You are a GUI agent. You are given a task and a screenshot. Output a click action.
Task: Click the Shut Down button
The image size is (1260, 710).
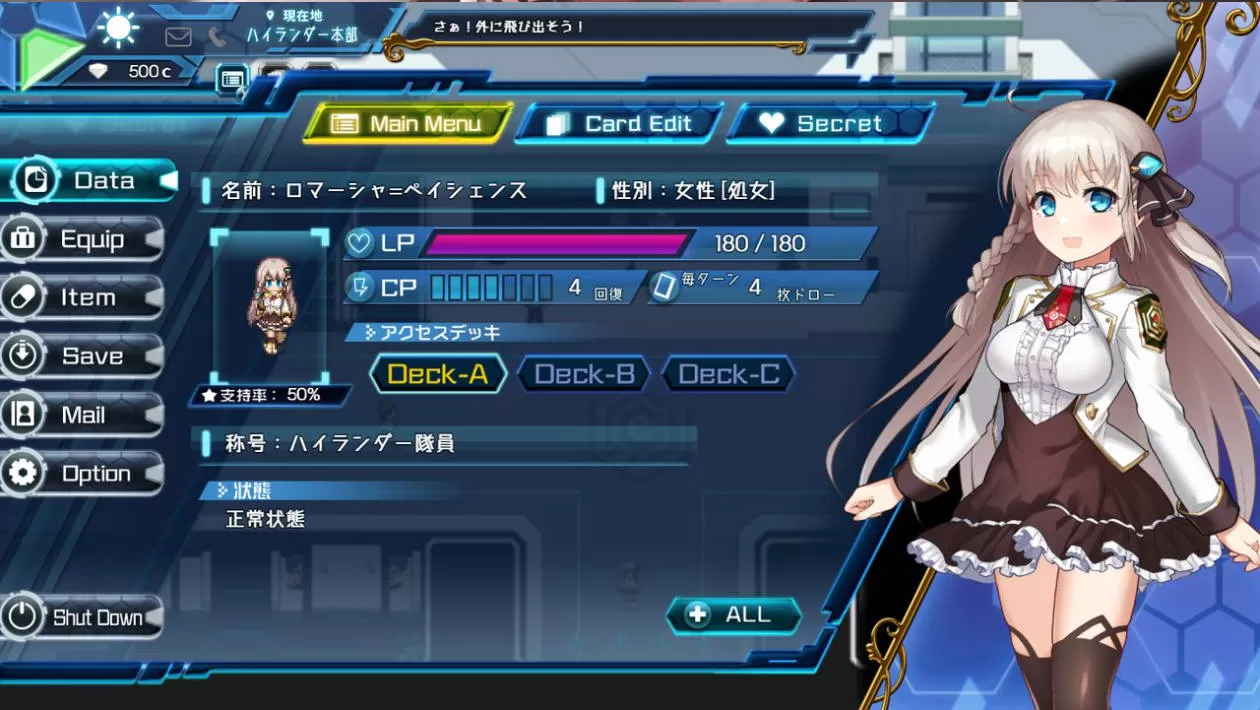click(84, 618)
